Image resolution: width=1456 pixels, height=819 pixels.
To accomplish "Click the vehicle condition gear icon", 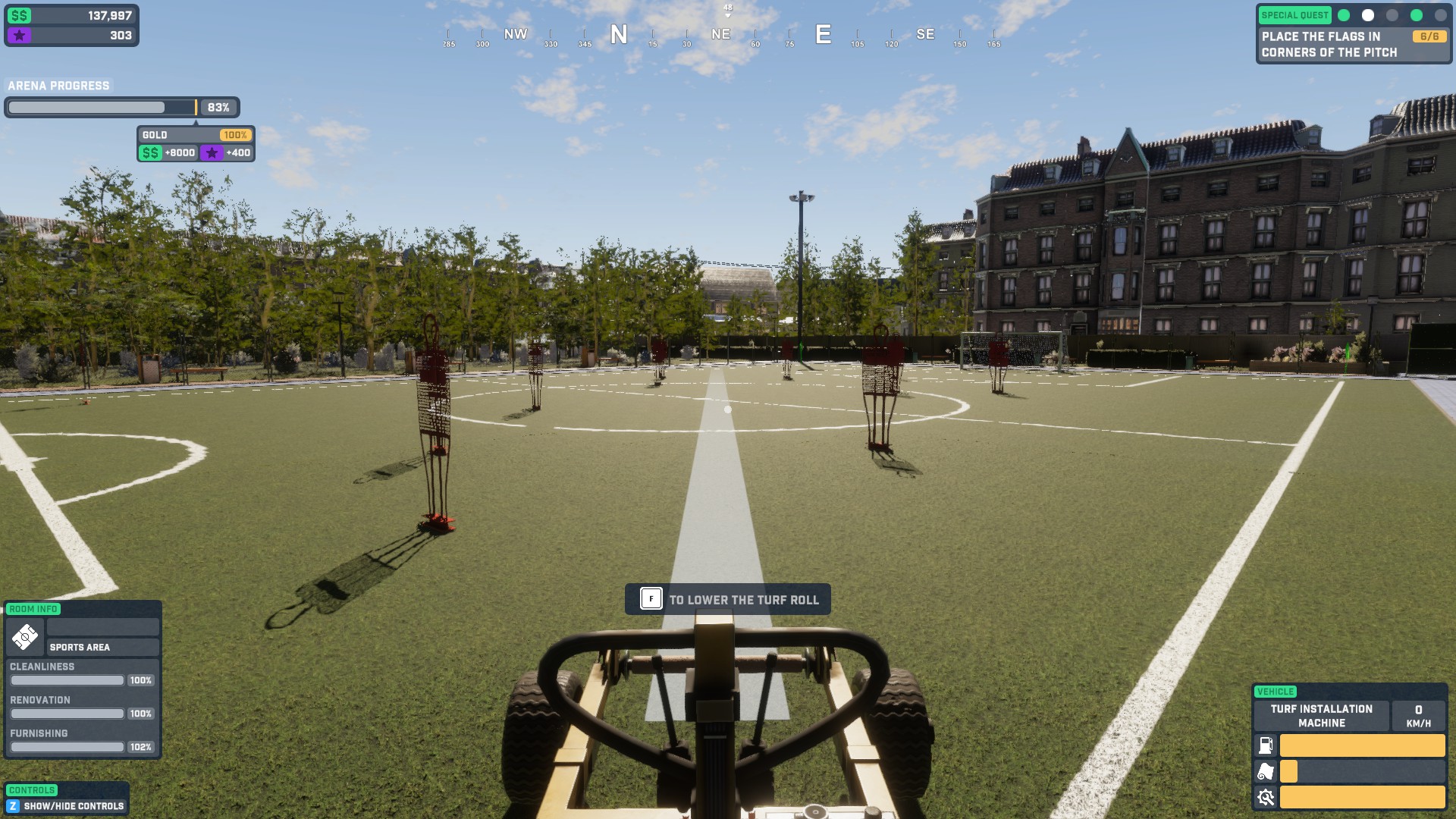I will click(1266, 798).
